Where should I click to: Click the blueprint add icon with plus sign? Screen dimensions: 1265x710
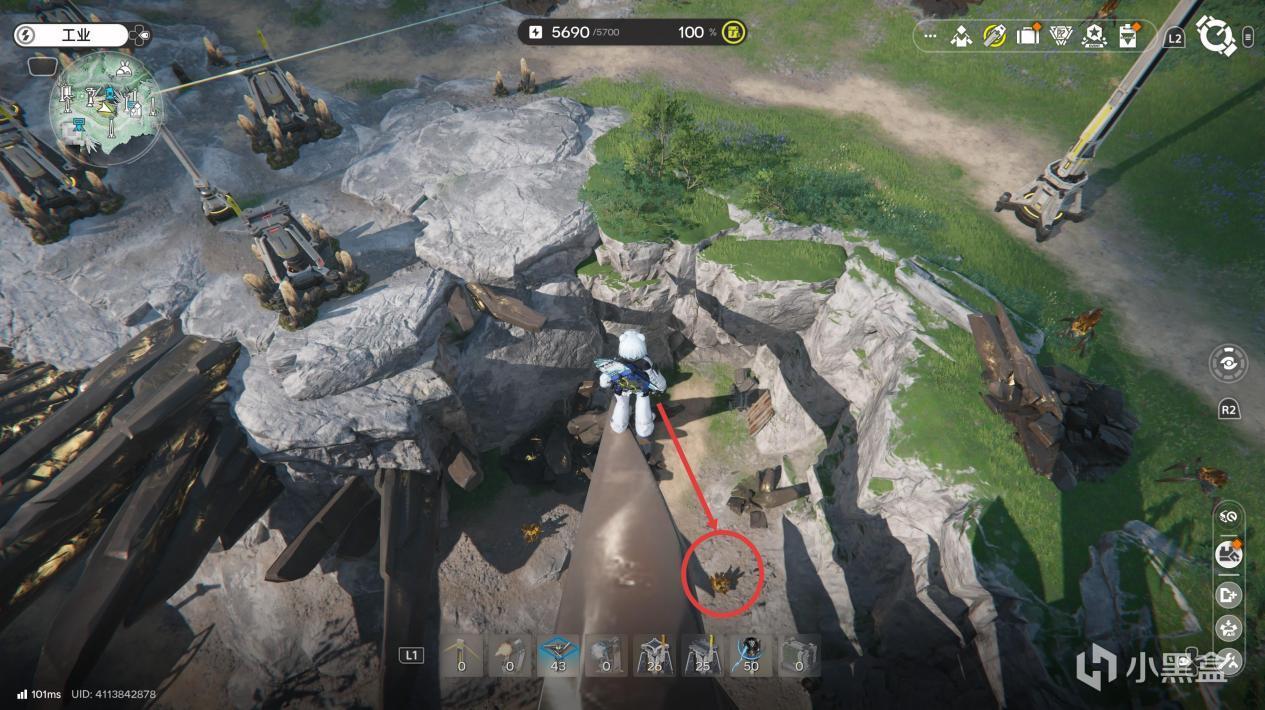[x=1228, y=595]
